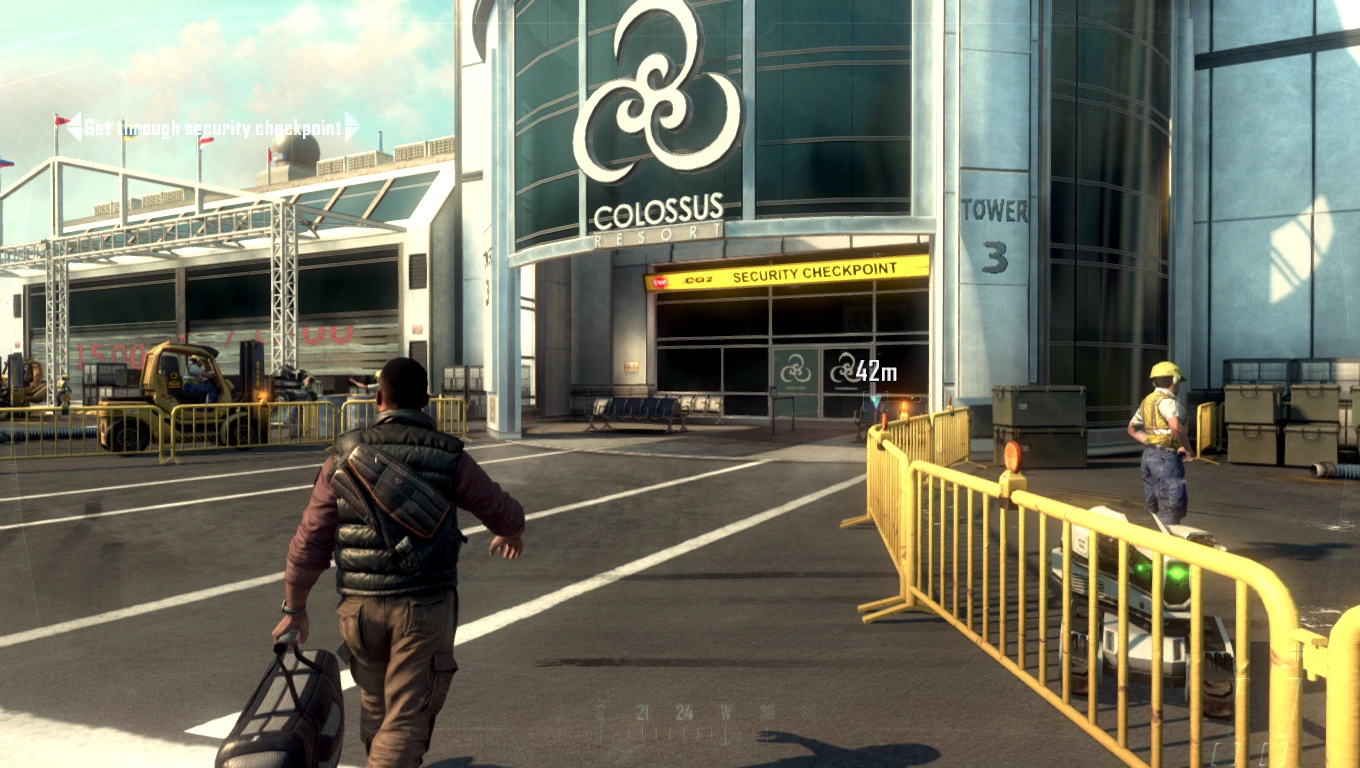Image resolution: width=1360 pixels, height=768 pixels.
Task: Click the yellow flag on the rooftop flagpole
Action: point(128,138)
